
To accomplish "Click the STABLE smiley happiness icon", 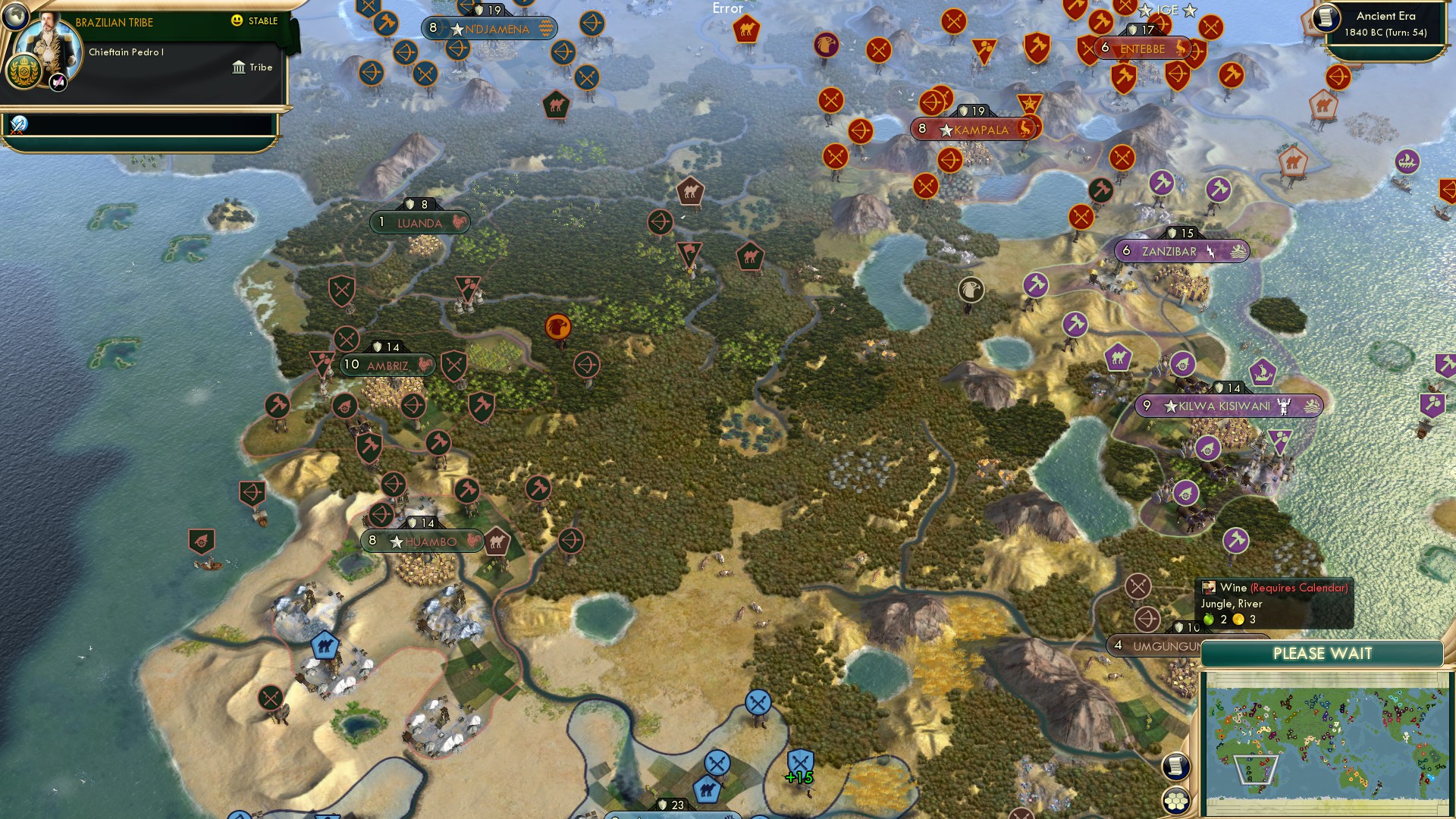I will (237, 21).
